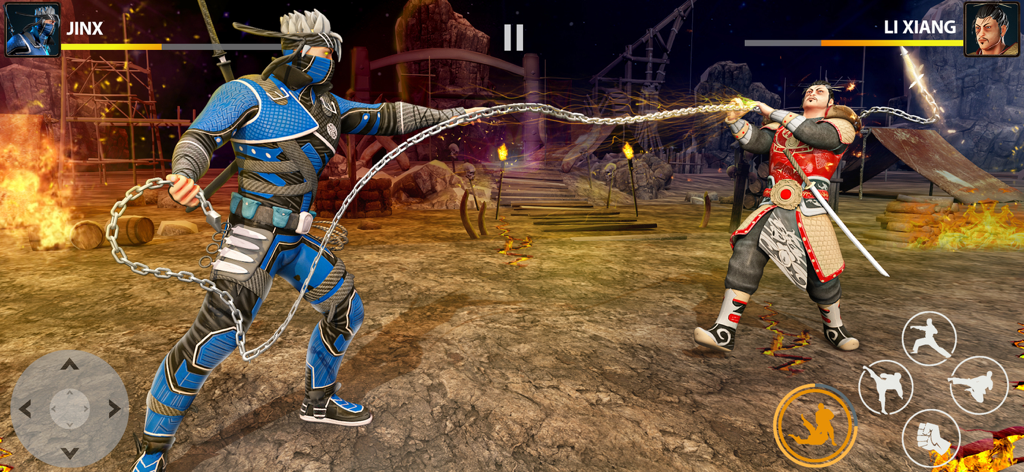Tap the D-pad left arrow
The image size is (1024, 472).
pos(25,408)
